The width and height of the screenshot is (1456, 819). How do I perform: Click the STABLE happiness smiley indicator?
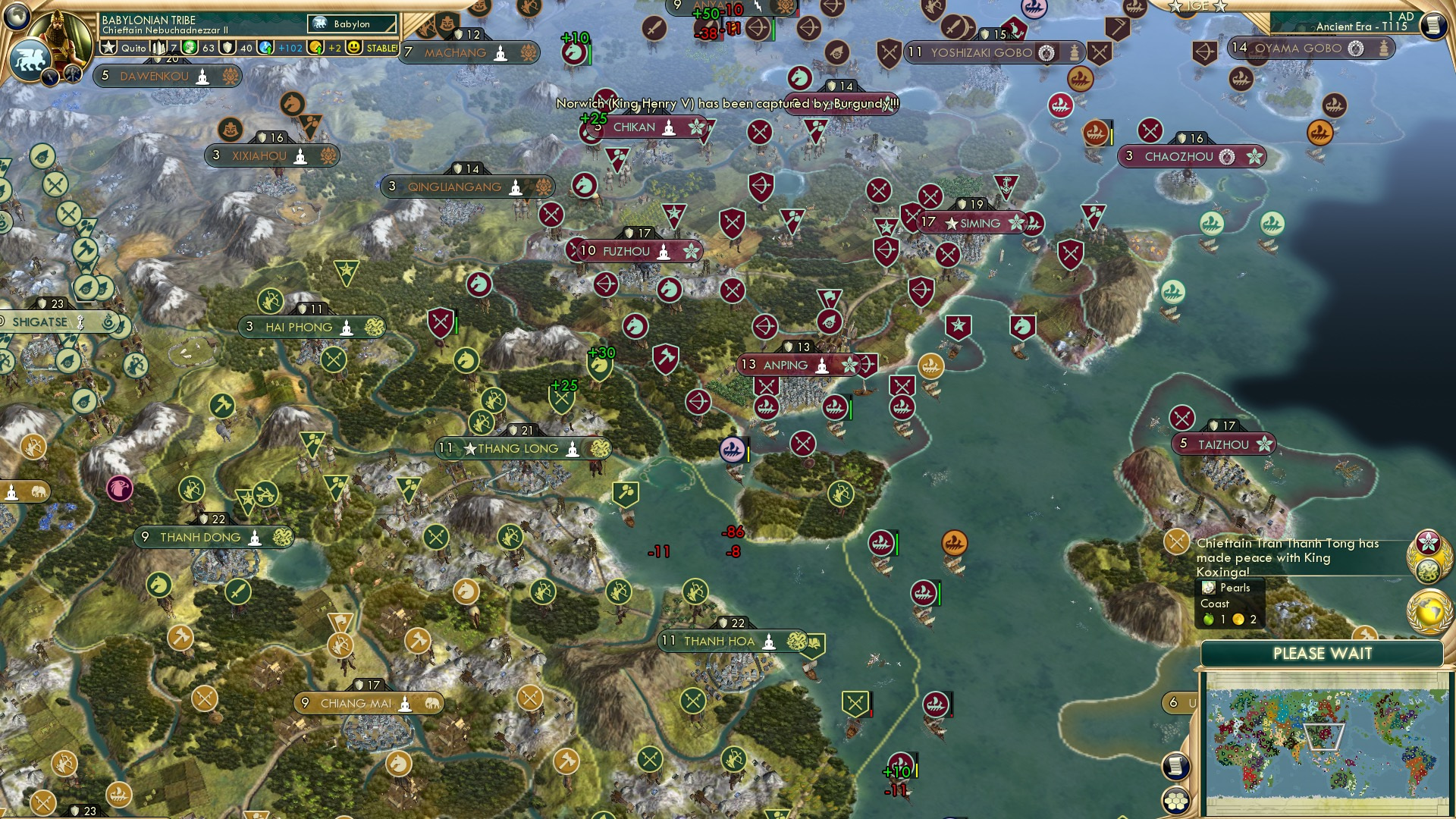pos(355,48)
